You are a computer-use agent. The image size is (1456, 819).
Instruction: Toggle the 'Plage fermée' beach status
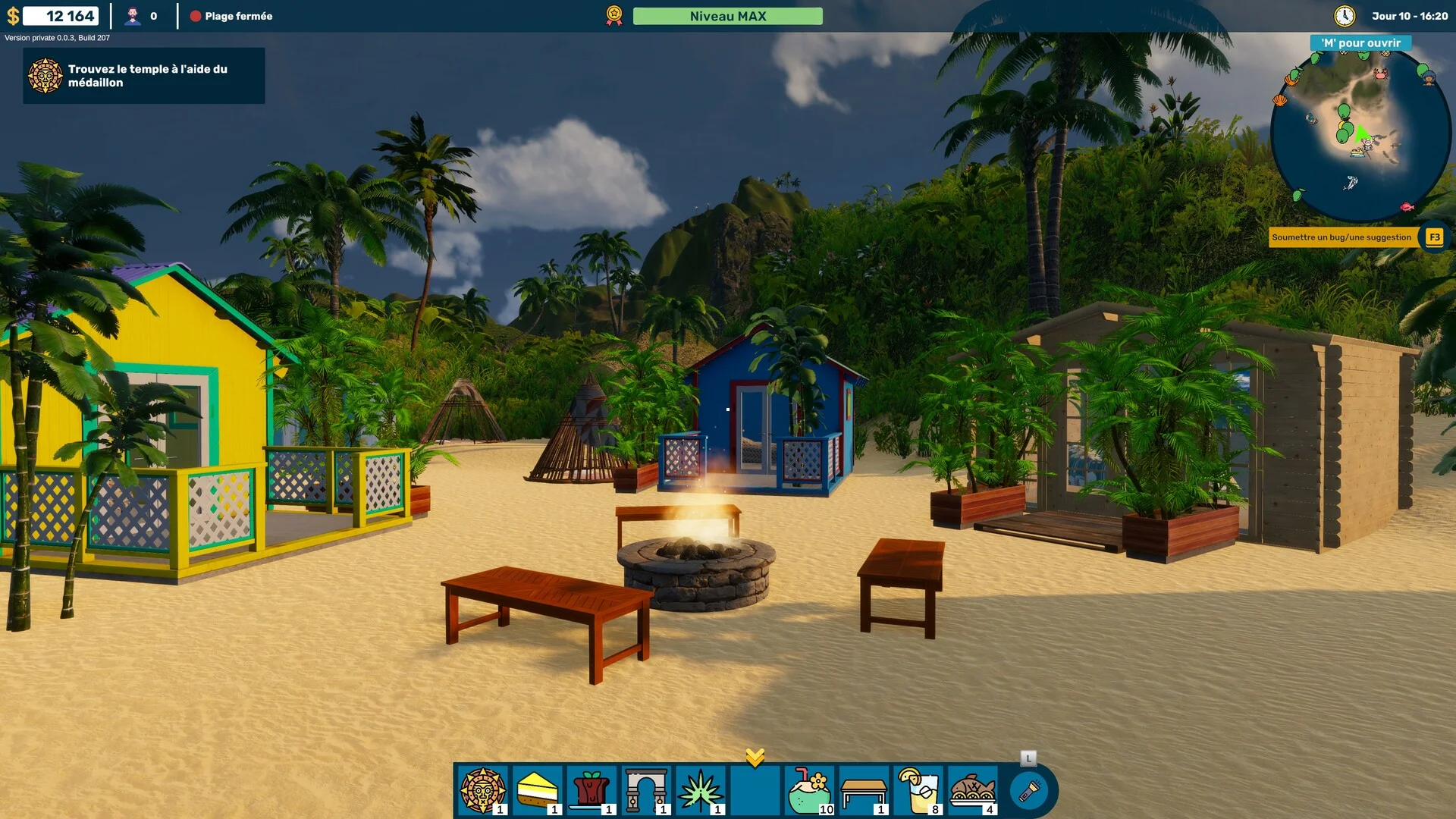tap(231, 16)
